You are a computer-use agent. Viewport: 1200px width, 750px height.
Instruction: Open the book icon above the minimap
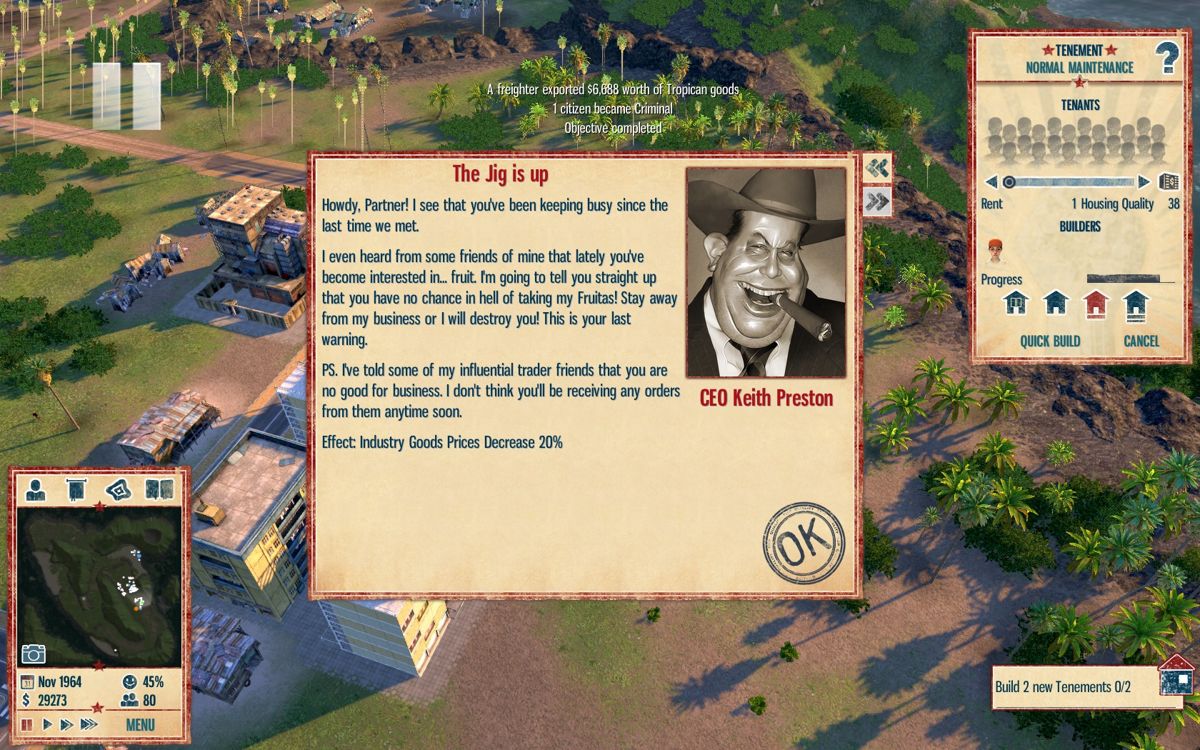pyautogui.click(x=159, y=489)
